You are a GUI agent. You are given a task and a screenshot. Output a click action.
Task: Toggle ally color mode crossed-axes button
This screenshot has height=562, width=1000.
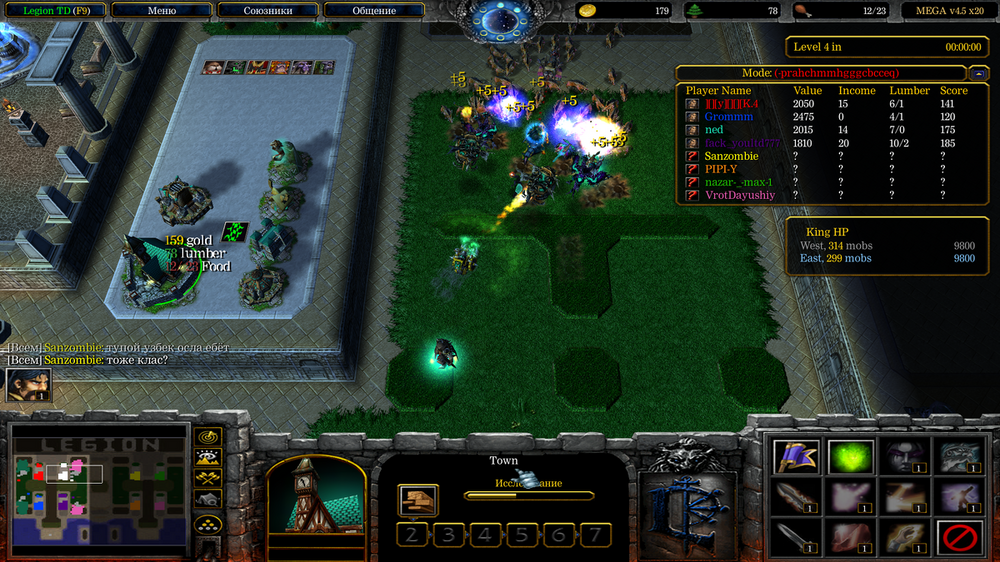tap(208, 479)
